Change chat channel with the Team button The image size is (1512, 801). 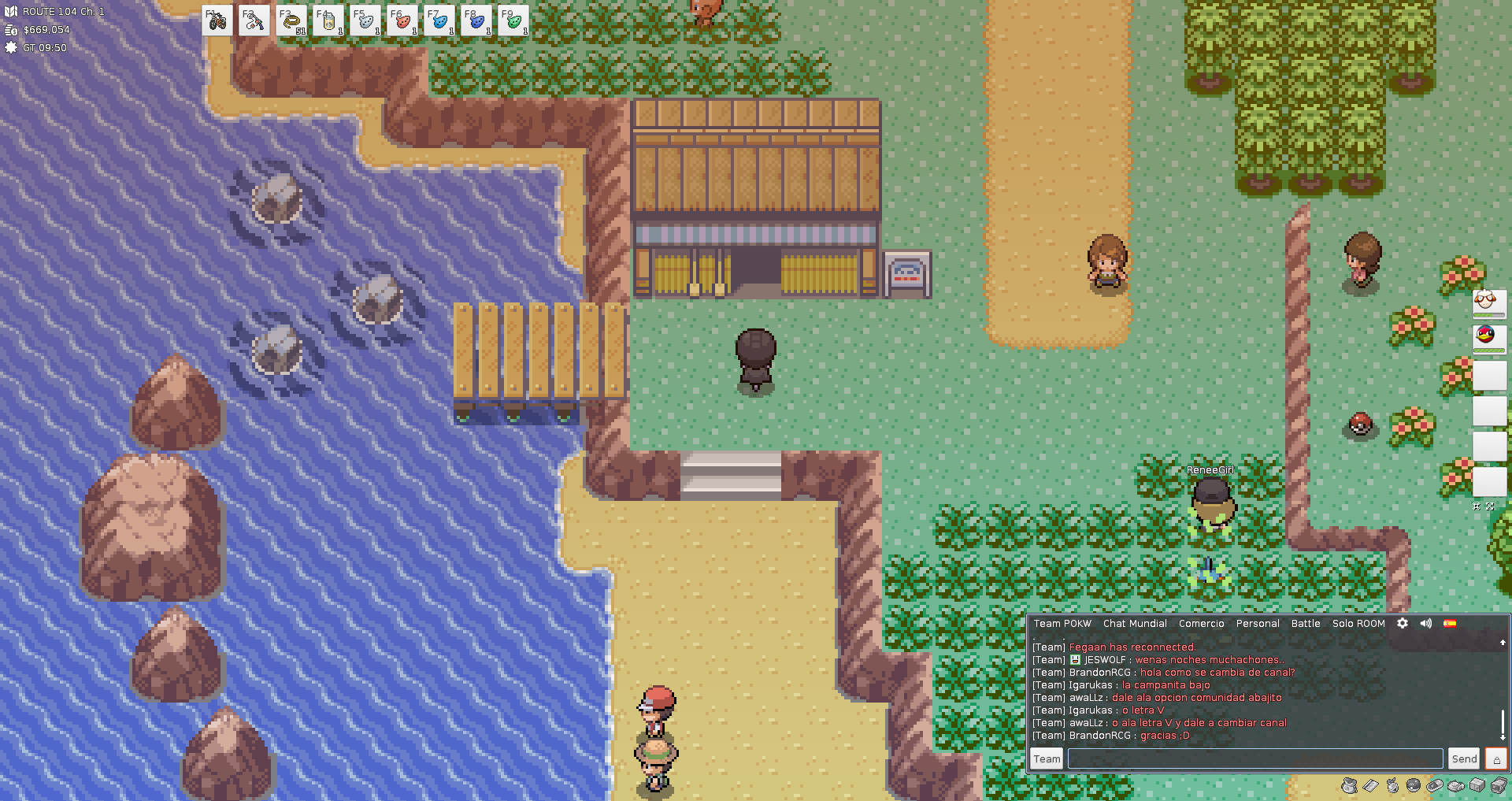(x=1047, y=758)
